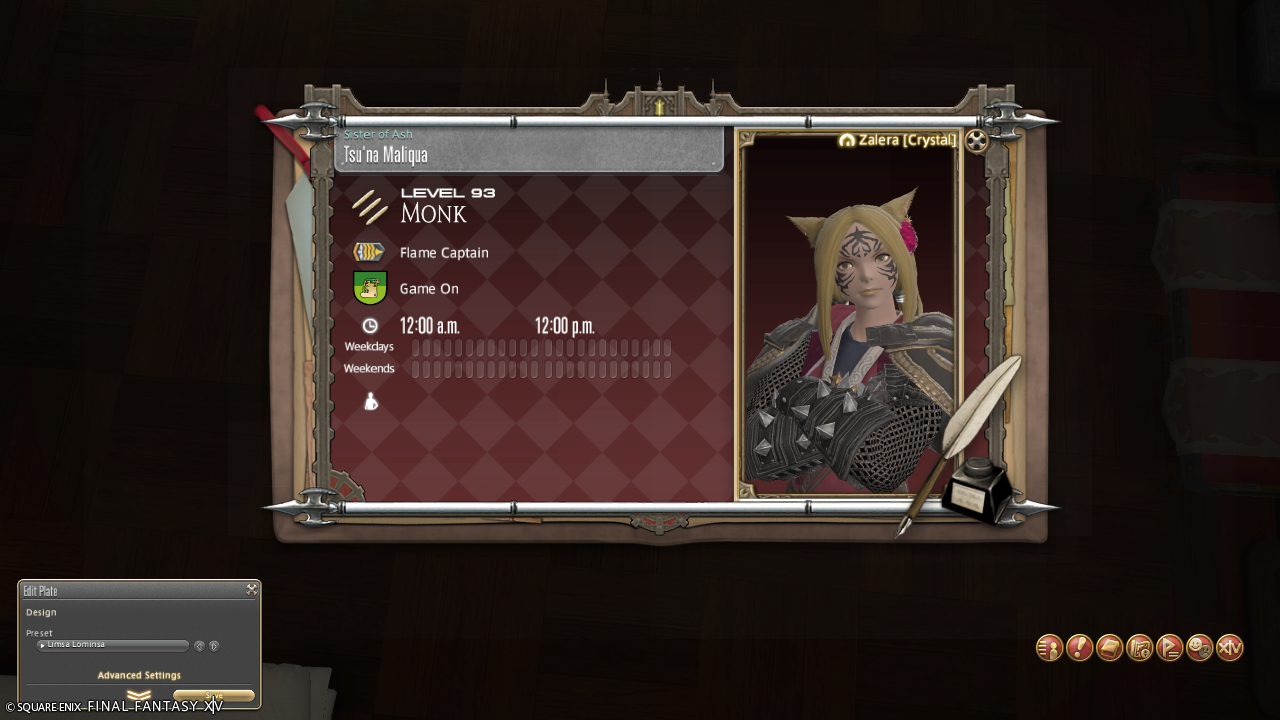This screenshot has width=1280, height=720.
Task: Open the smiley faces social menu
Action: coord(1199,648)
